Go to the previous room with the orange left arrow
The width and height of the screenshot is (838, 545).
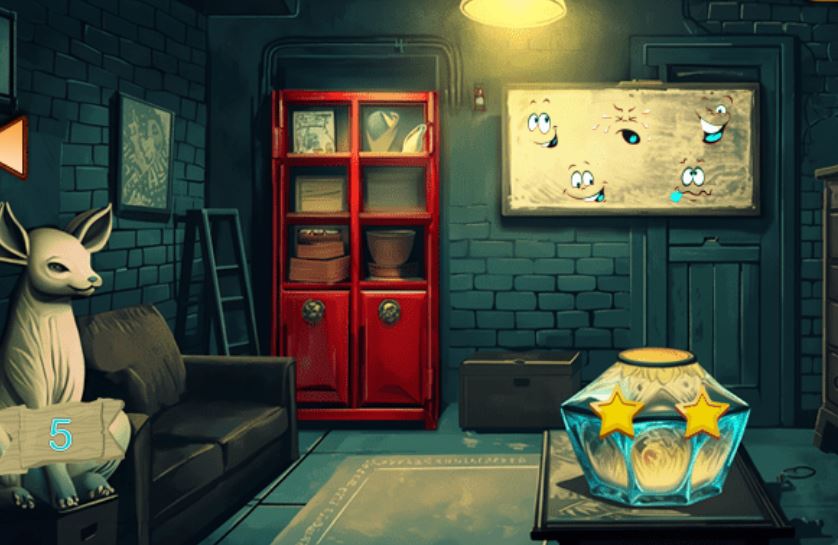coord(12,146)
